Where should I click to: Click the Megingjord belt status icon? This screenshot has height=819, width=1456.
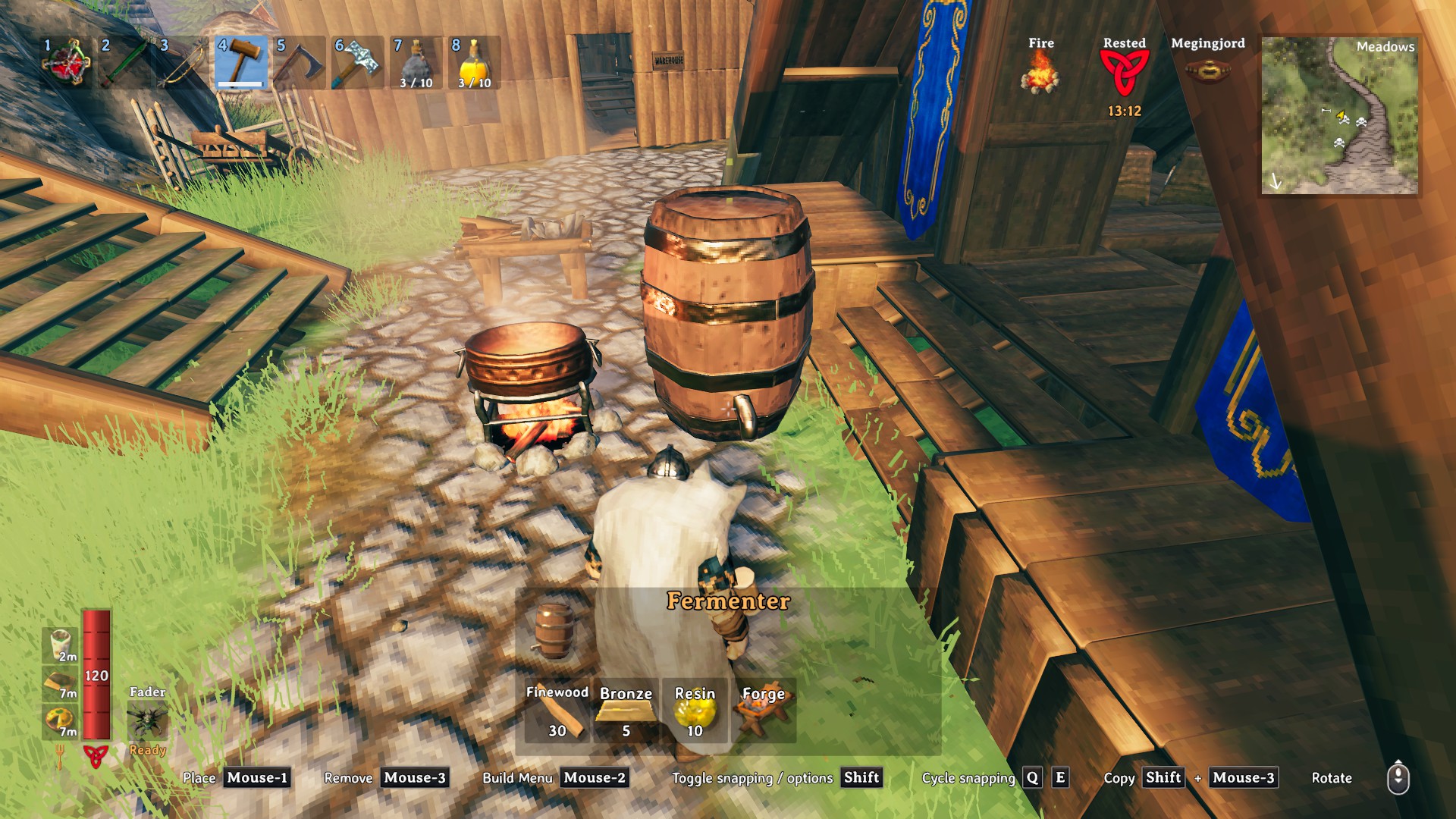point(1207,72)
